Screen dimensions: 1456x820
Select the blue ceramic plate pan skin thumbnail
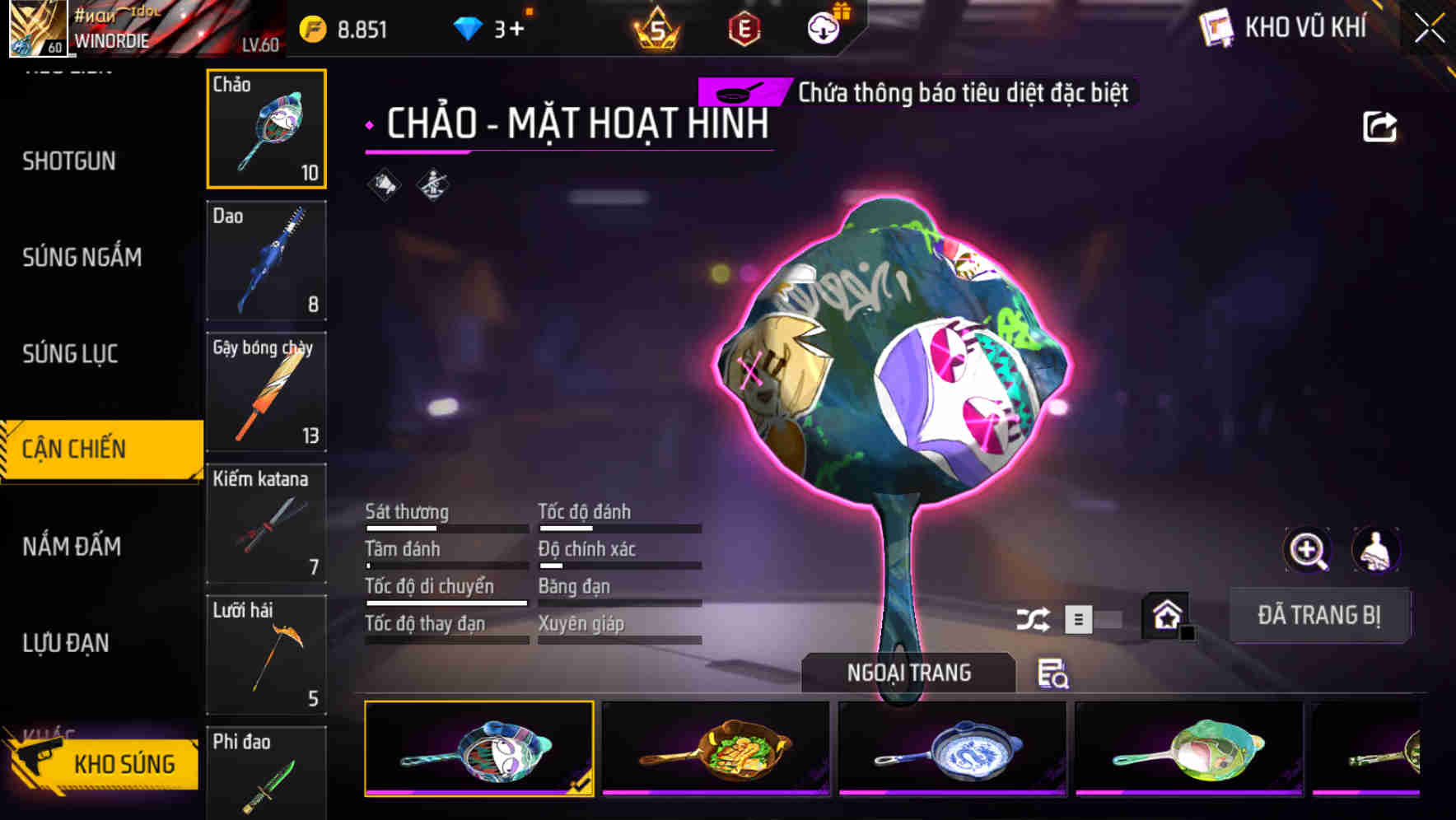coord(951,749)
